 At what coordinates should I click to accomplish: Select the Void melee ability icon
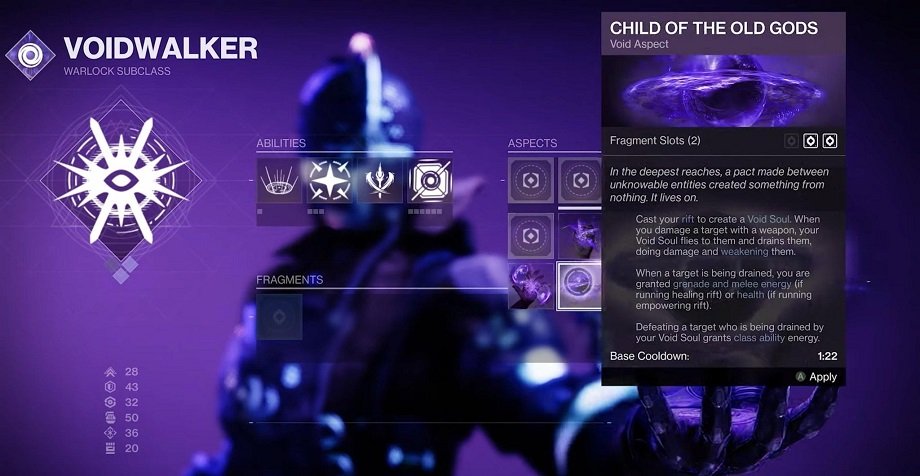pyautogui.click(x=380, y=180)
